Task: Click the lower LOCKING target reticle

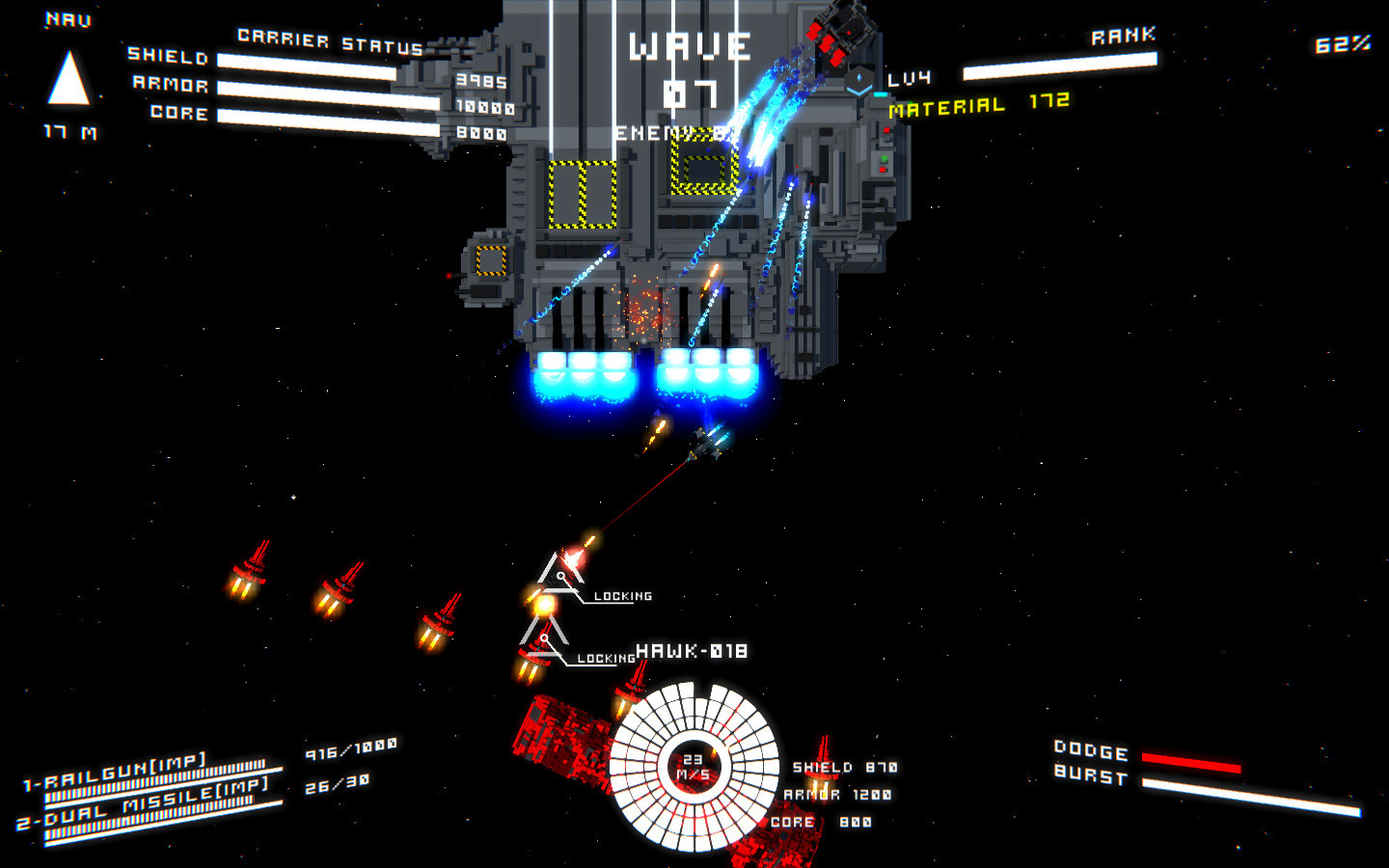Action: coord(546,639)
